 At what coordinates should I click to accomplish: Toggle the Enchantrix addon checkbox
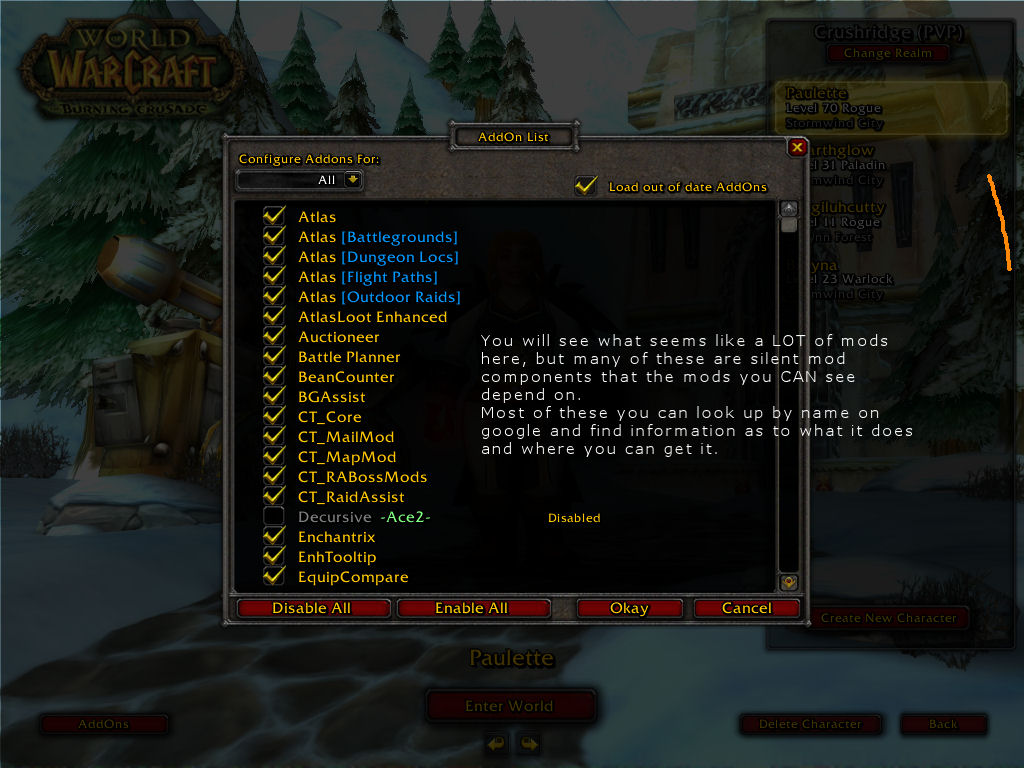[274, 537]
